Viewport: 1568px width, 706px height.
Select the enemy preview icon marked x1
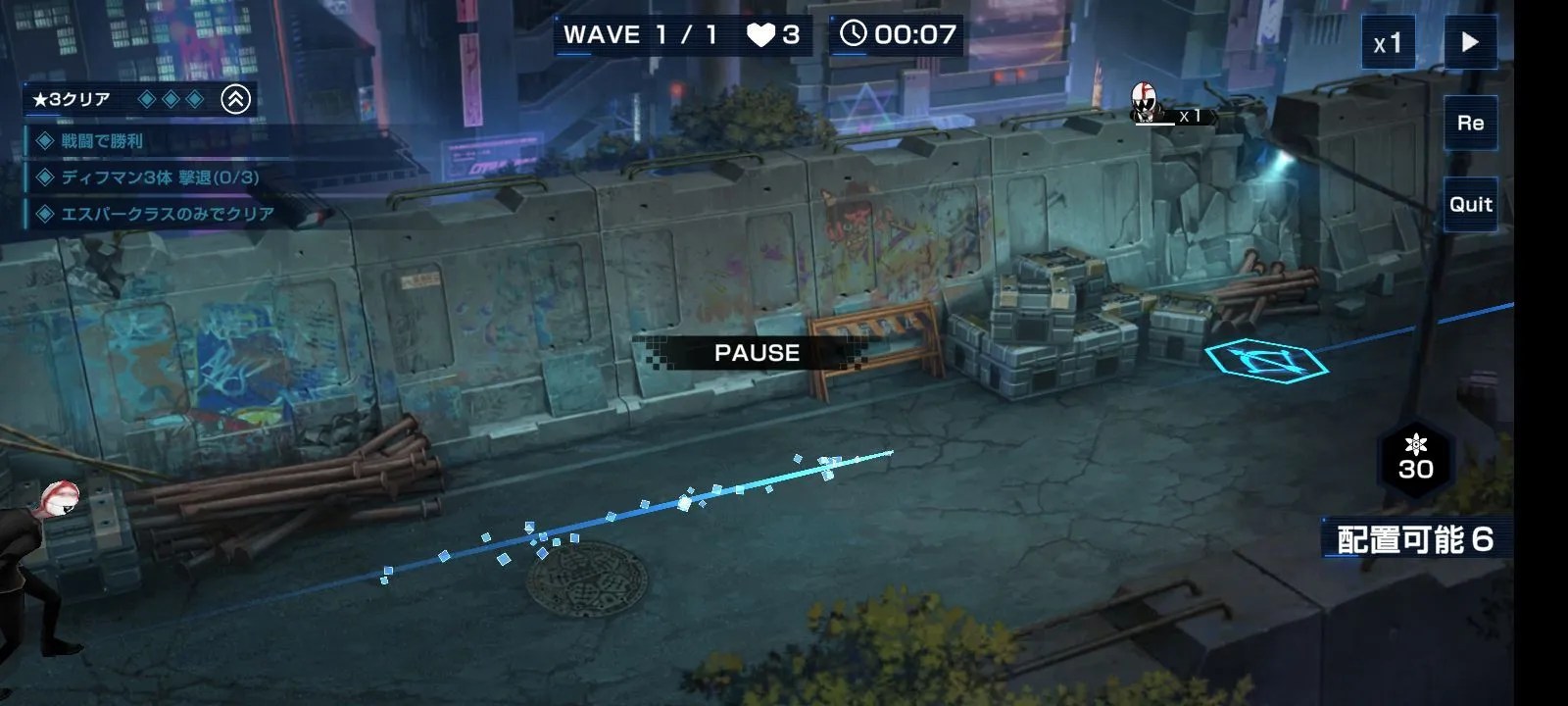point(1144,104)
